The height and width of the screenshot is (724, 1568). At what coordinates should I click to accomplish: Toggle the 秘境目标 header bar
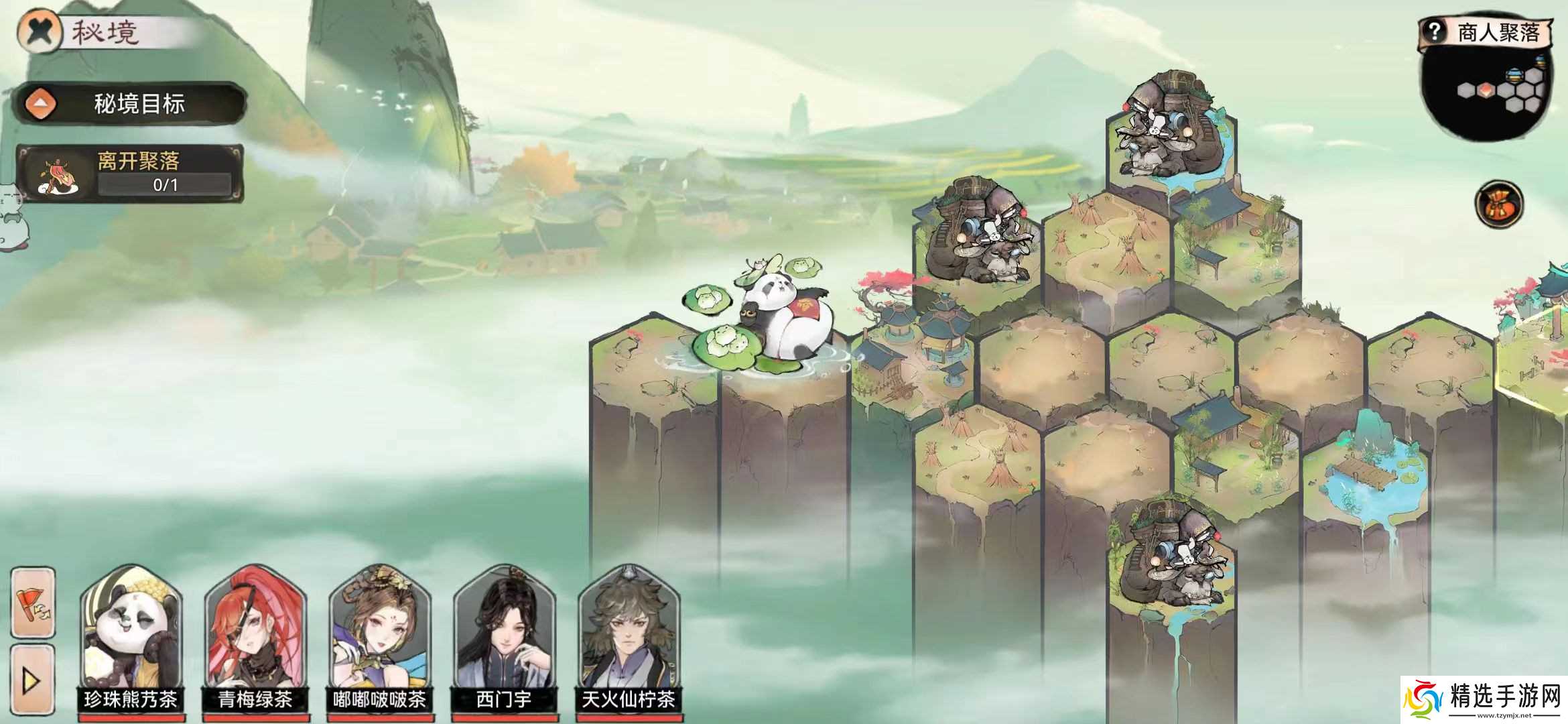(139, 104)
